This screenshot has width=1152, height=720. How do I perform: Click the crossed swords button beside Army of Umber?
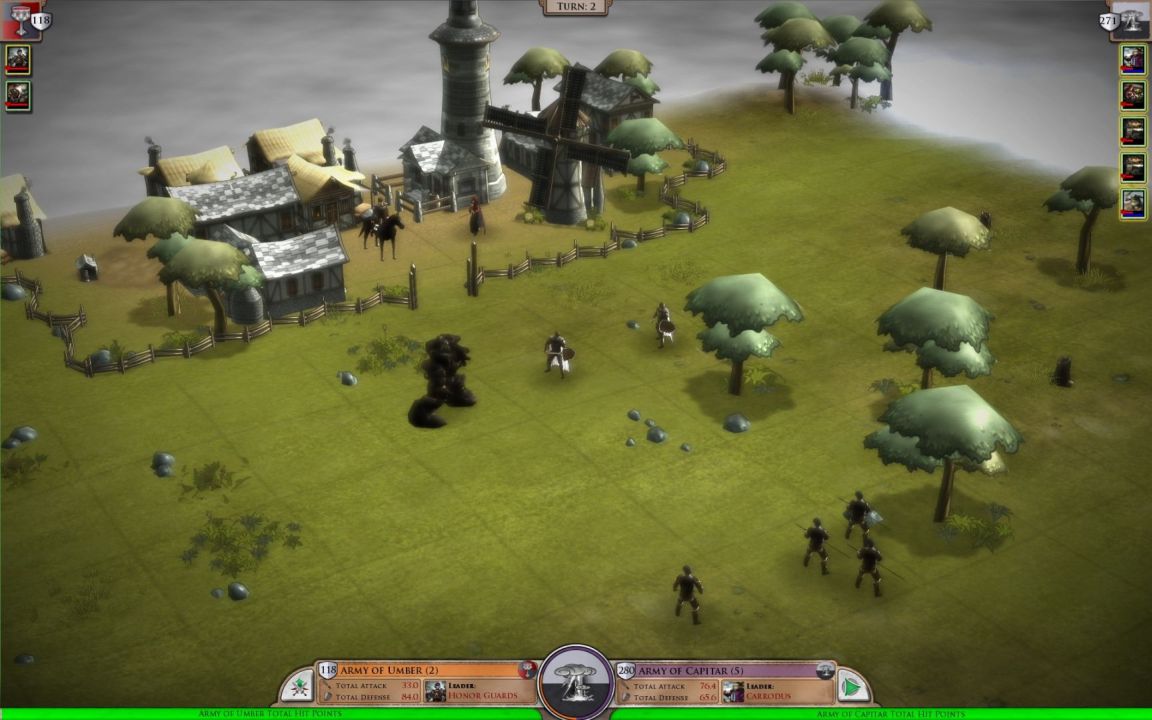[x=297, y=687]
